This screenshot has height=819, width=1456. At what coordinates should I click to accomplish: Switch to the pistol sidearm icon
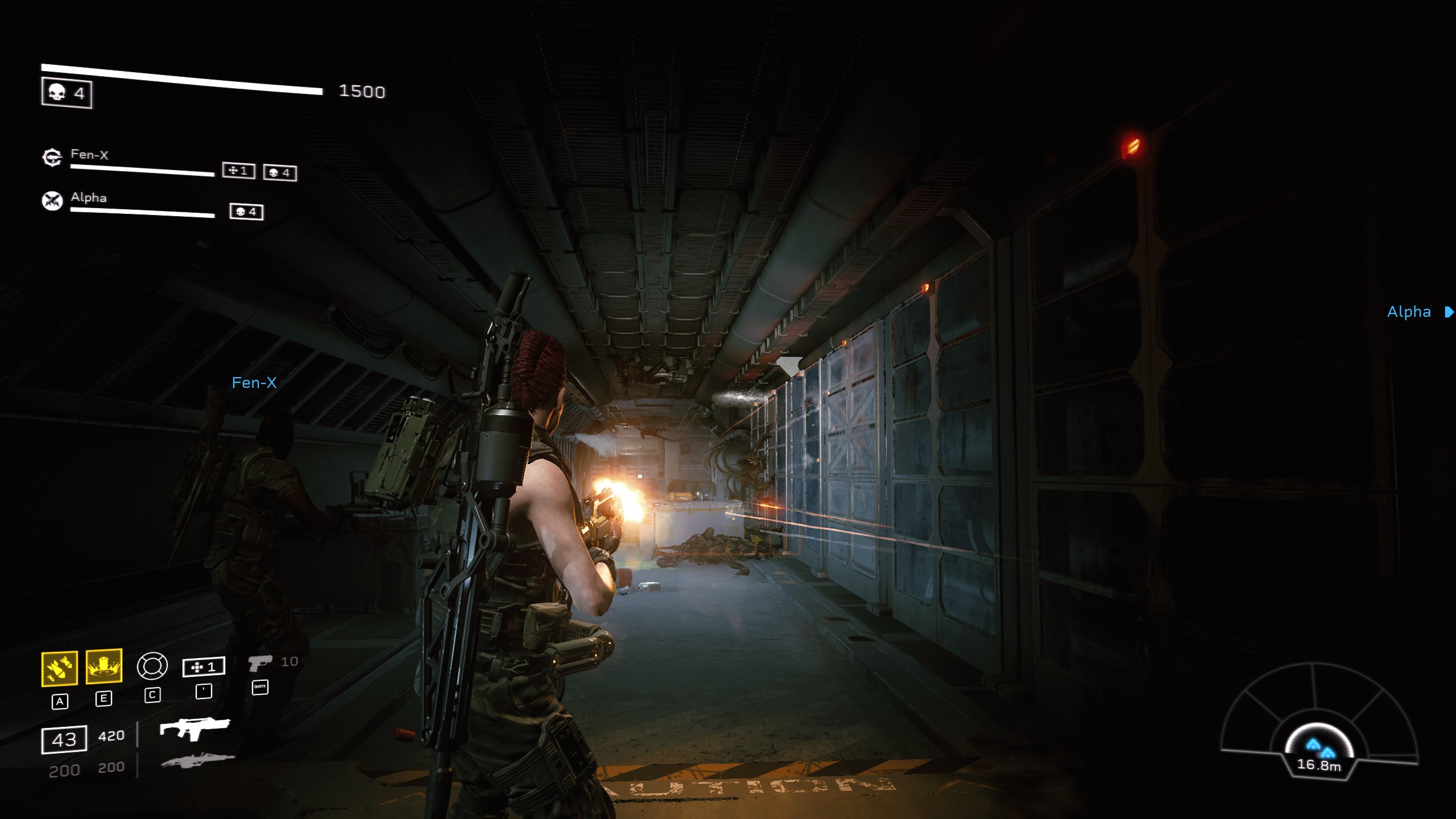259,663
